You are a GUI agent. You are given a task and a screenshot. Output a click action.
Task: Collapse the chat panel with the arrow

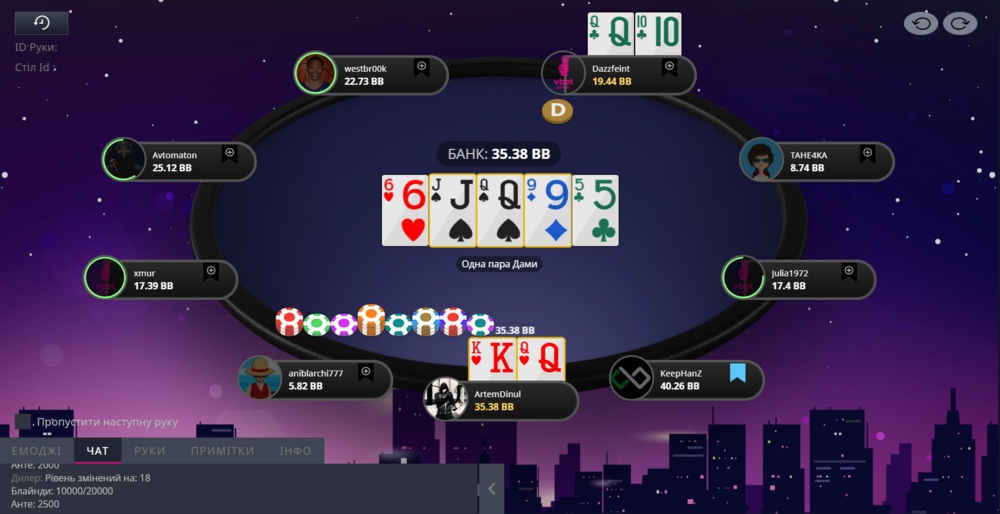click(x=491, y=489)
